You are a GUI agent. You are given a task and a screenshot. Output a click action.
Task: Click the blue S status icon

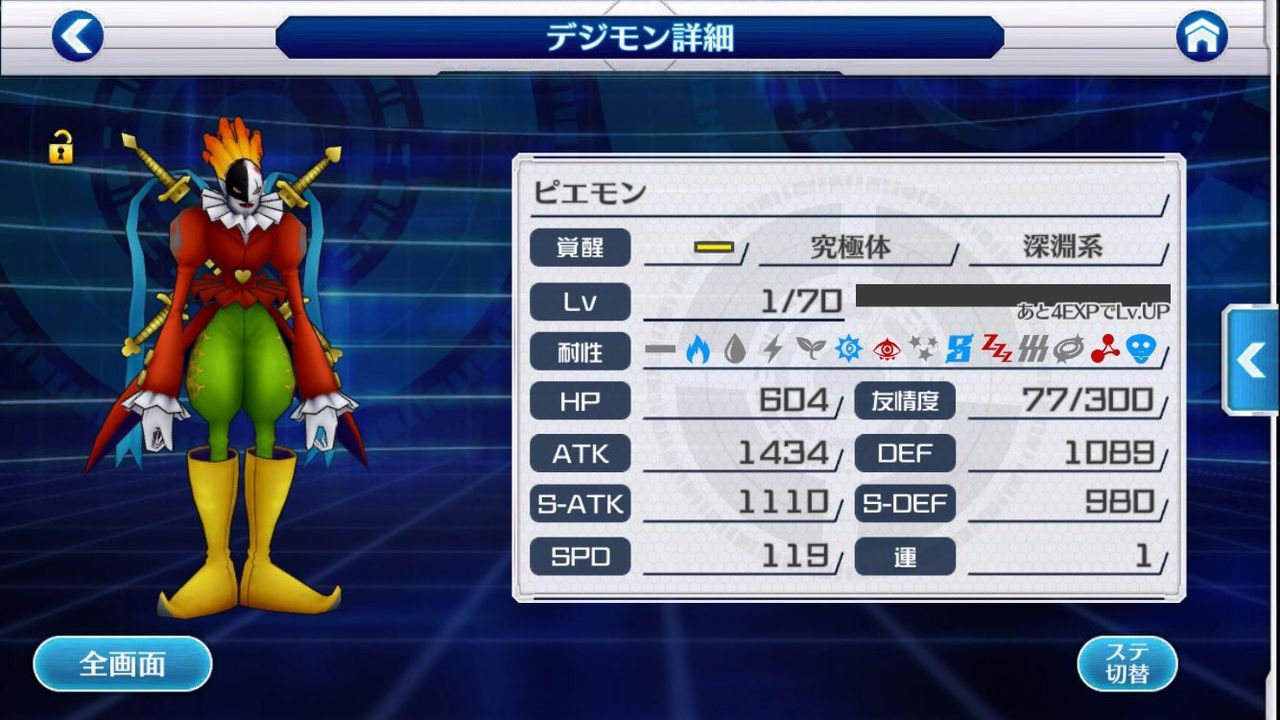point(959,348)
